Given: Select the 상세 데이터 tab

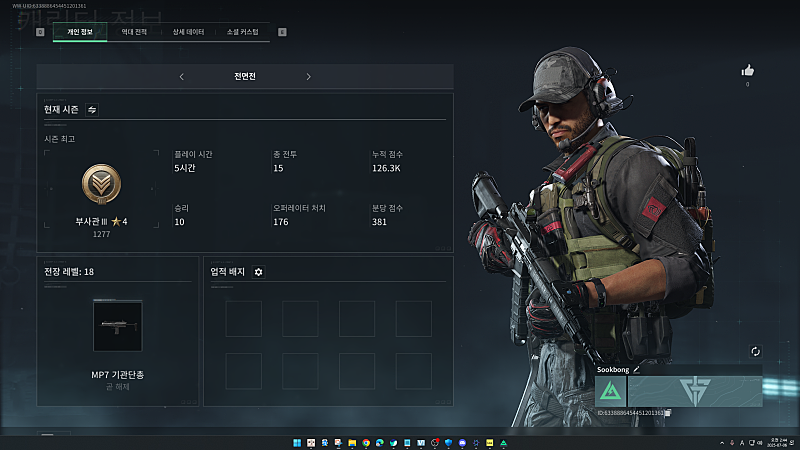Looking at the screenshot, I should 188,32.
